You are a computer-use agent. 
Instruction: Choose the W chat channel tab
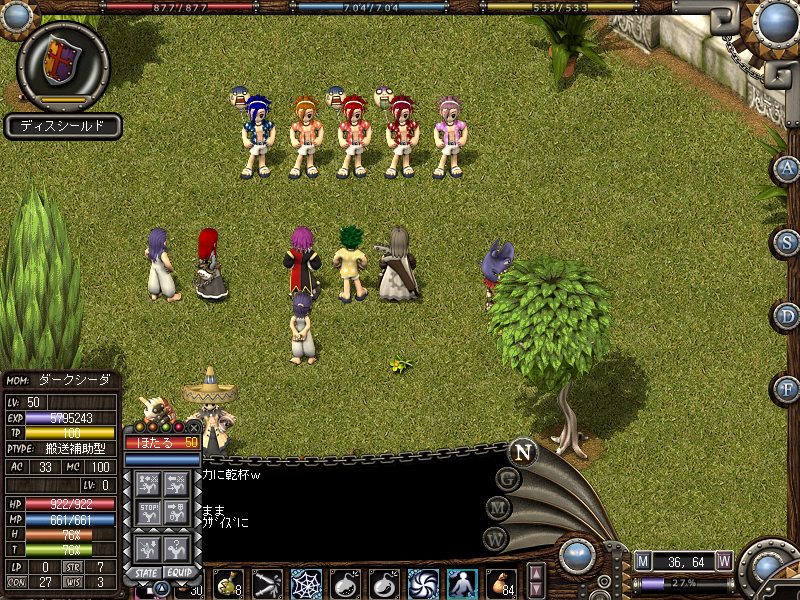pos(495,539)
